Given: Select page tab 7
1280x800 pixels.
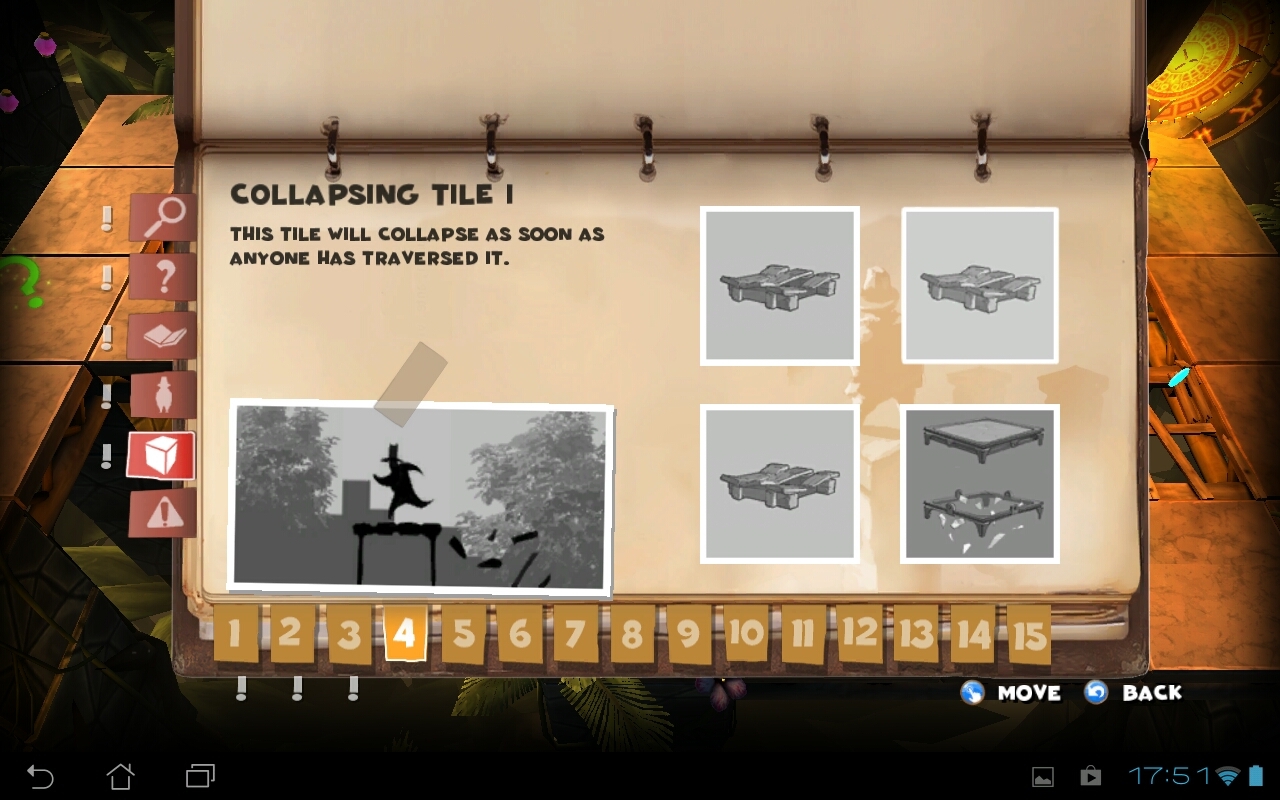Looking at the screenshot, I should [575, 633].
